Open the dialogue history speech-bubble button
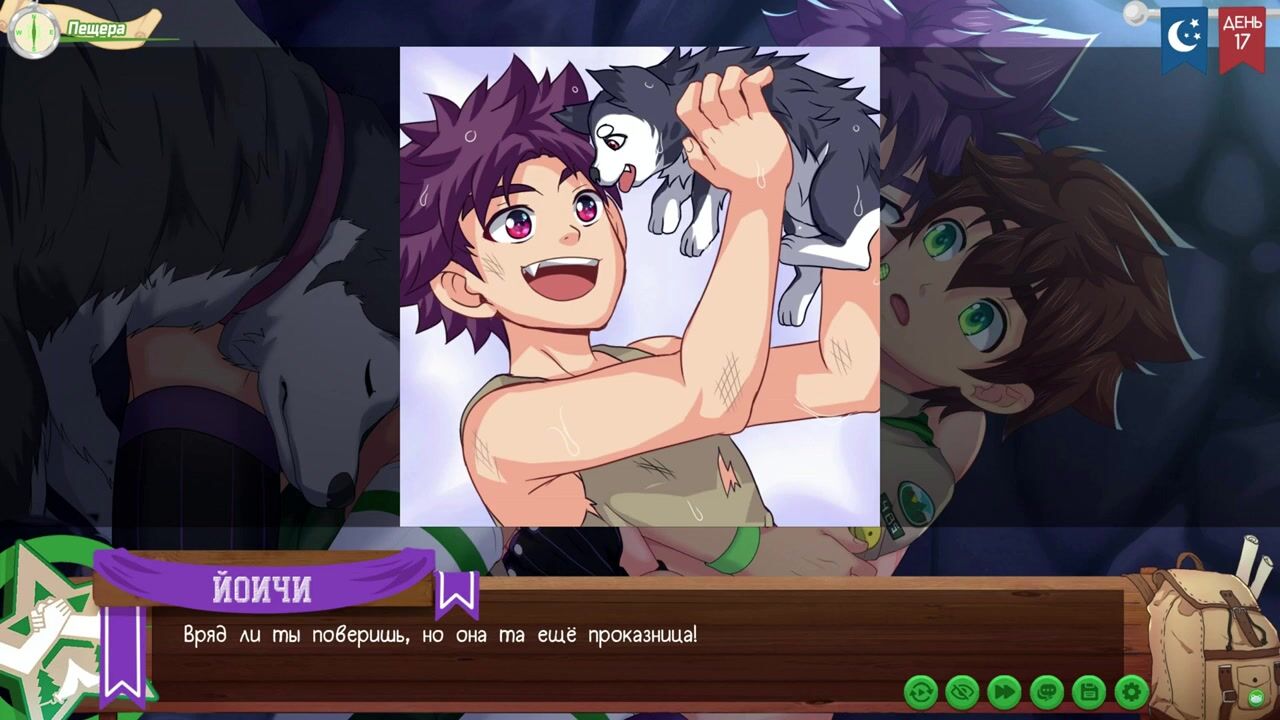1280x720 pixels. [x=1047, y=691]
